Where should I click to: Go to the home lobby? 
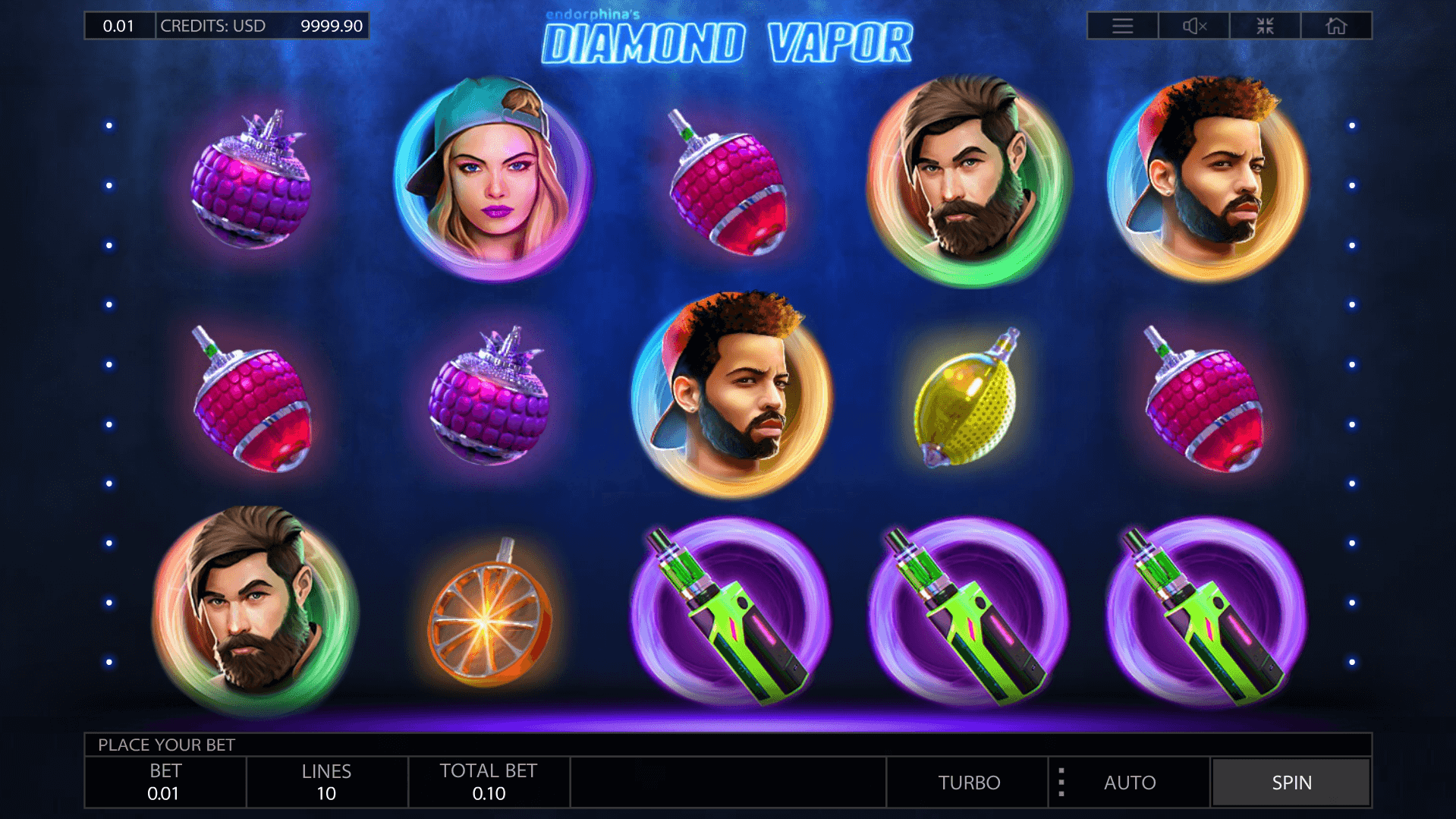1336,26
